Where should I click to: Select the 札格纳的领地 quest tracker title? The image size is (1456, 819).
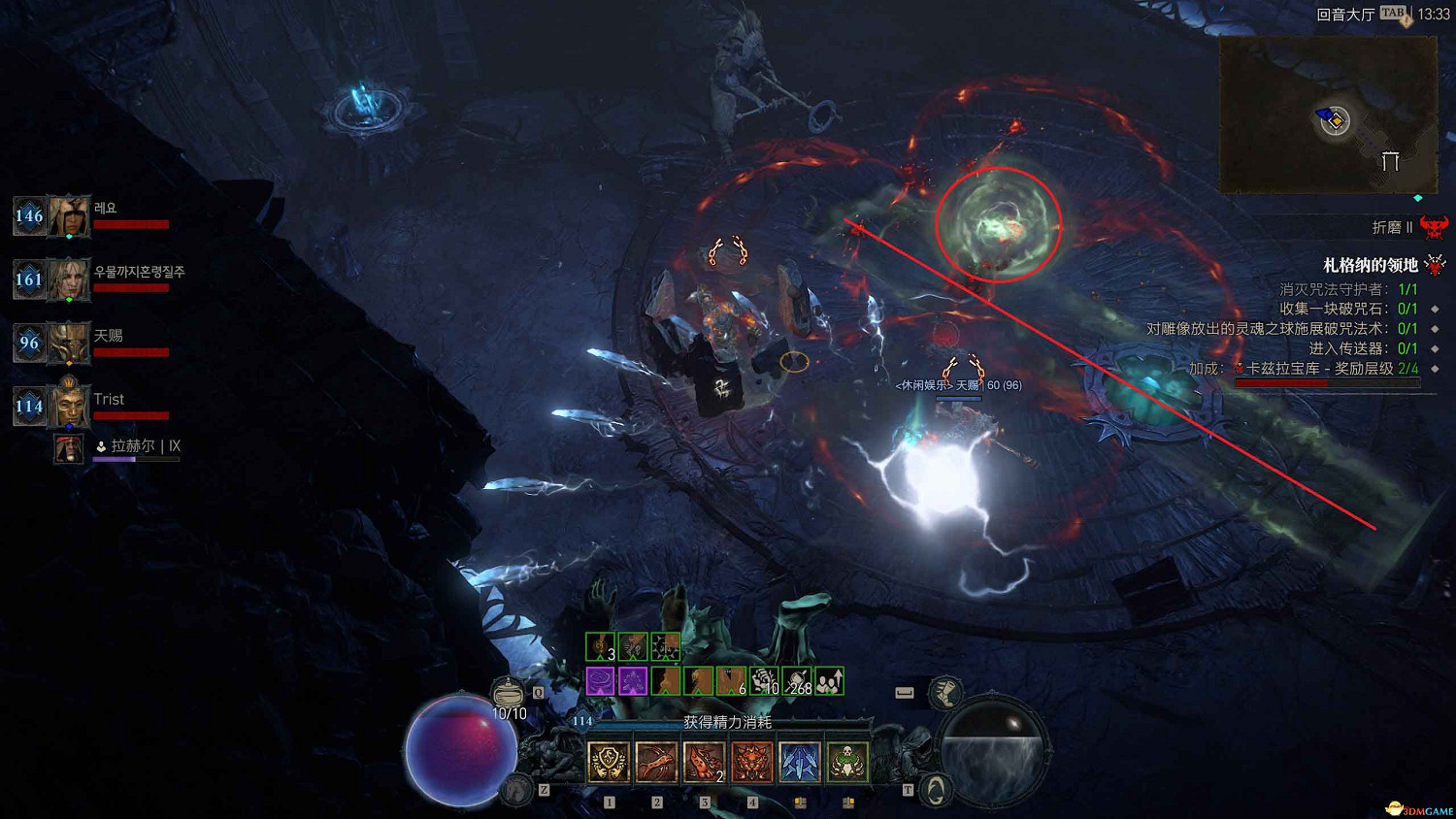pyautogui.click(x=1371, y=265)
